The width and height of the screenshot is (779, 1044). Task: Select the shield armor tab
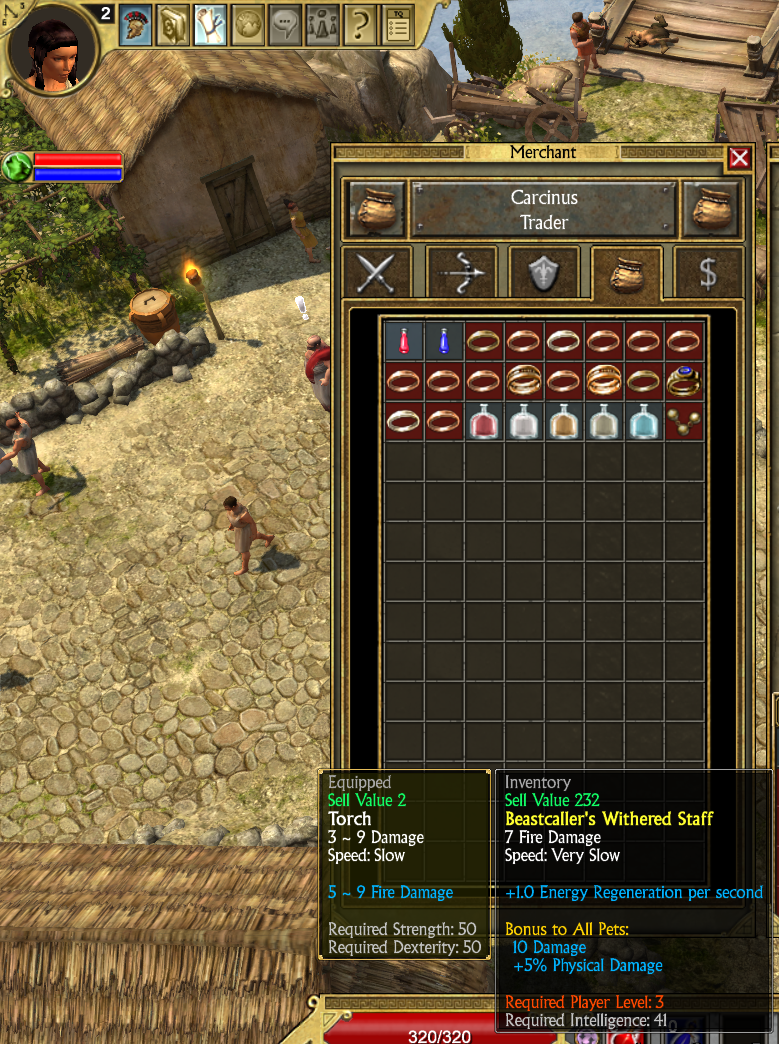pyautogui.click(x=543, y=272)
